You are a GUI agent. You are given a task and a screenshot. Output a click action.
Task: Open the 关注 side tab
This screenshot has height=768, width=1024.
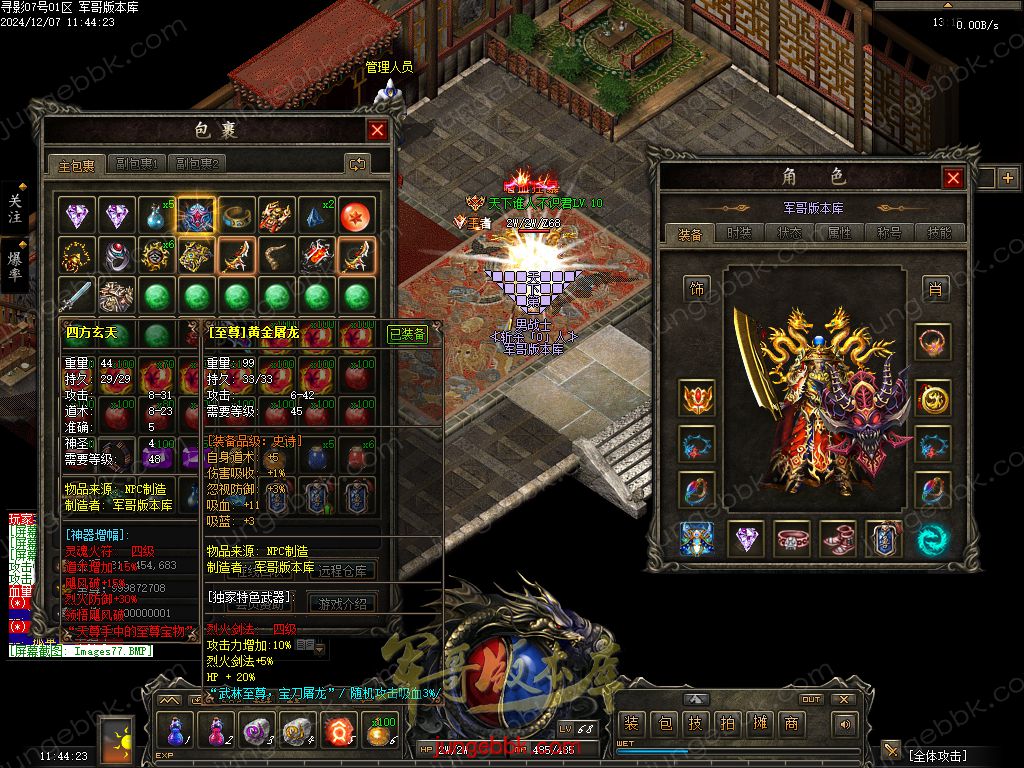tap(15, 208)
